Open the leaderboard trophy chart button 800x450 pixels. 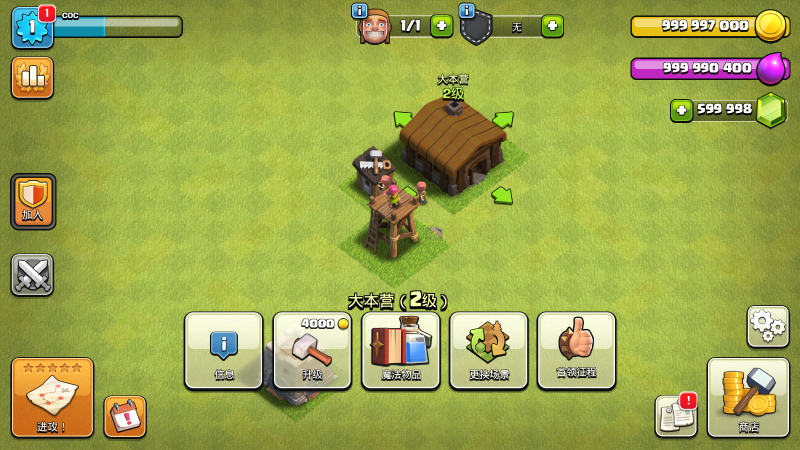coord(32,78)
